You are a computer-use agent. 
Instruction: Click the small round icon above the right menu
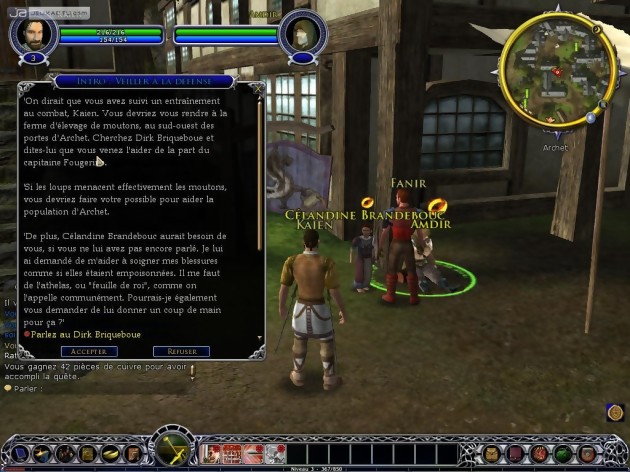615,411
